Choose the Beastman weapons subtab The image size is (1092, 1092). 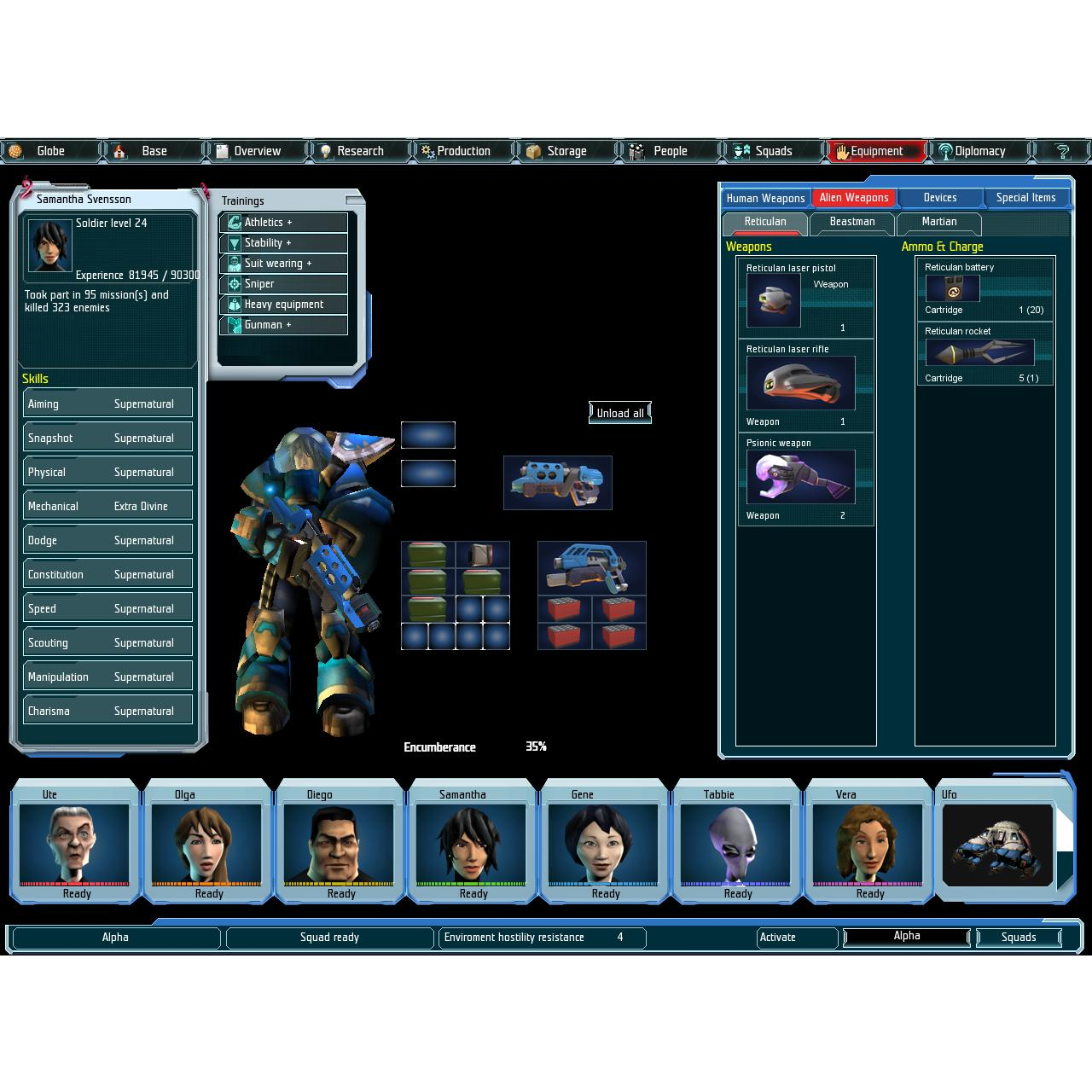851,222
